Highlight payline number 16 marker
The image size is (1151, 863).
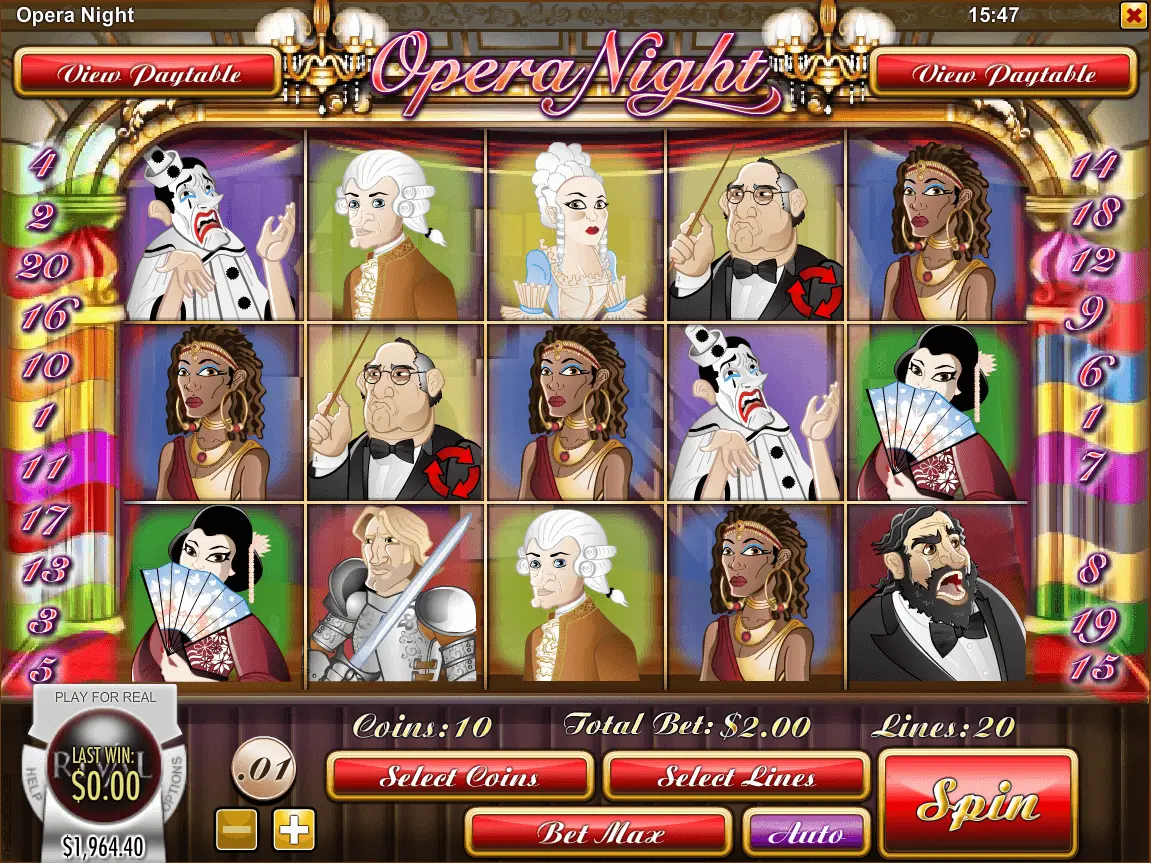click(x=43, y=316)
